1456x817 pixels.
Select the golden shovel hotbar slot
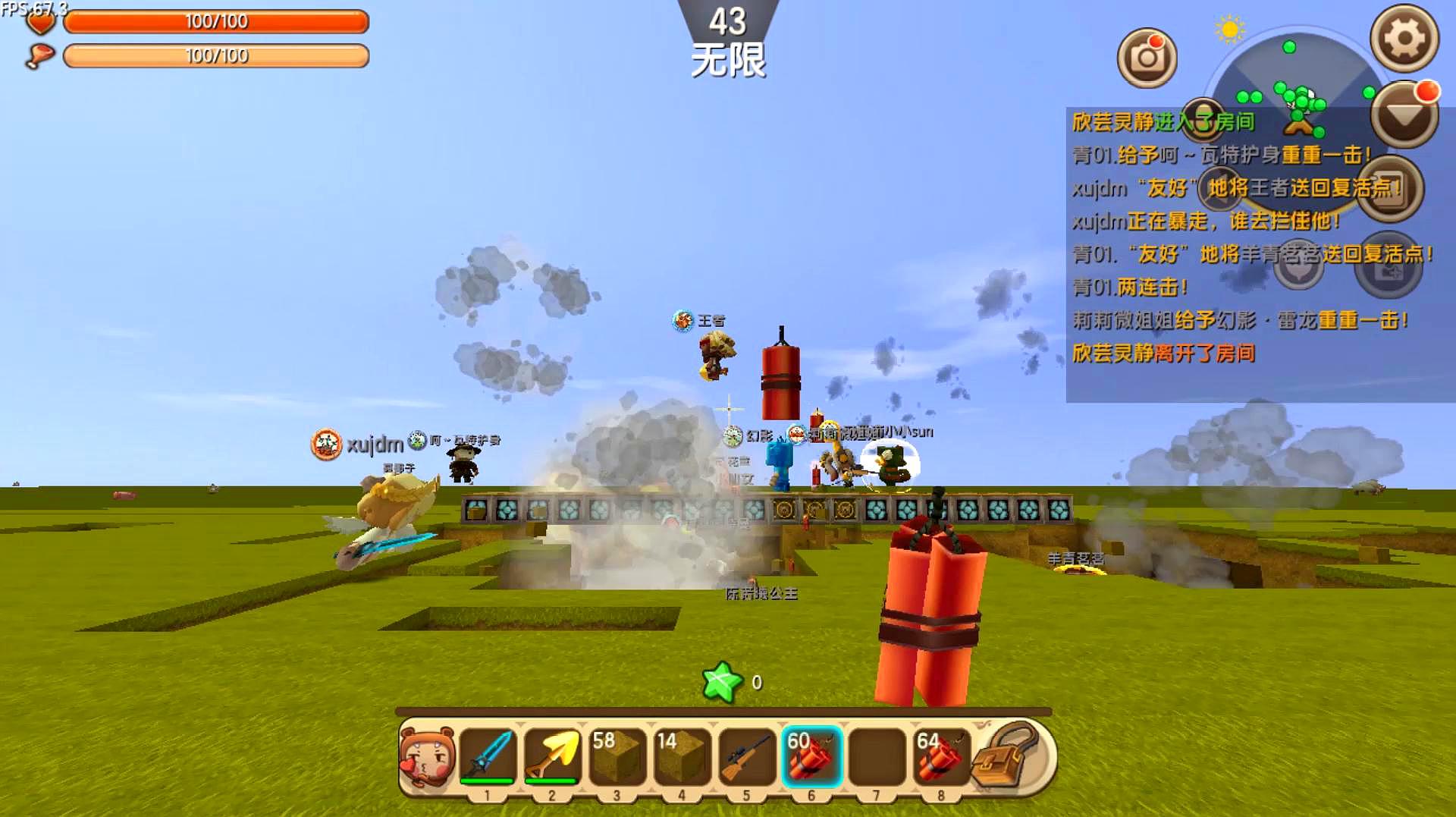[x=551, y=755]
